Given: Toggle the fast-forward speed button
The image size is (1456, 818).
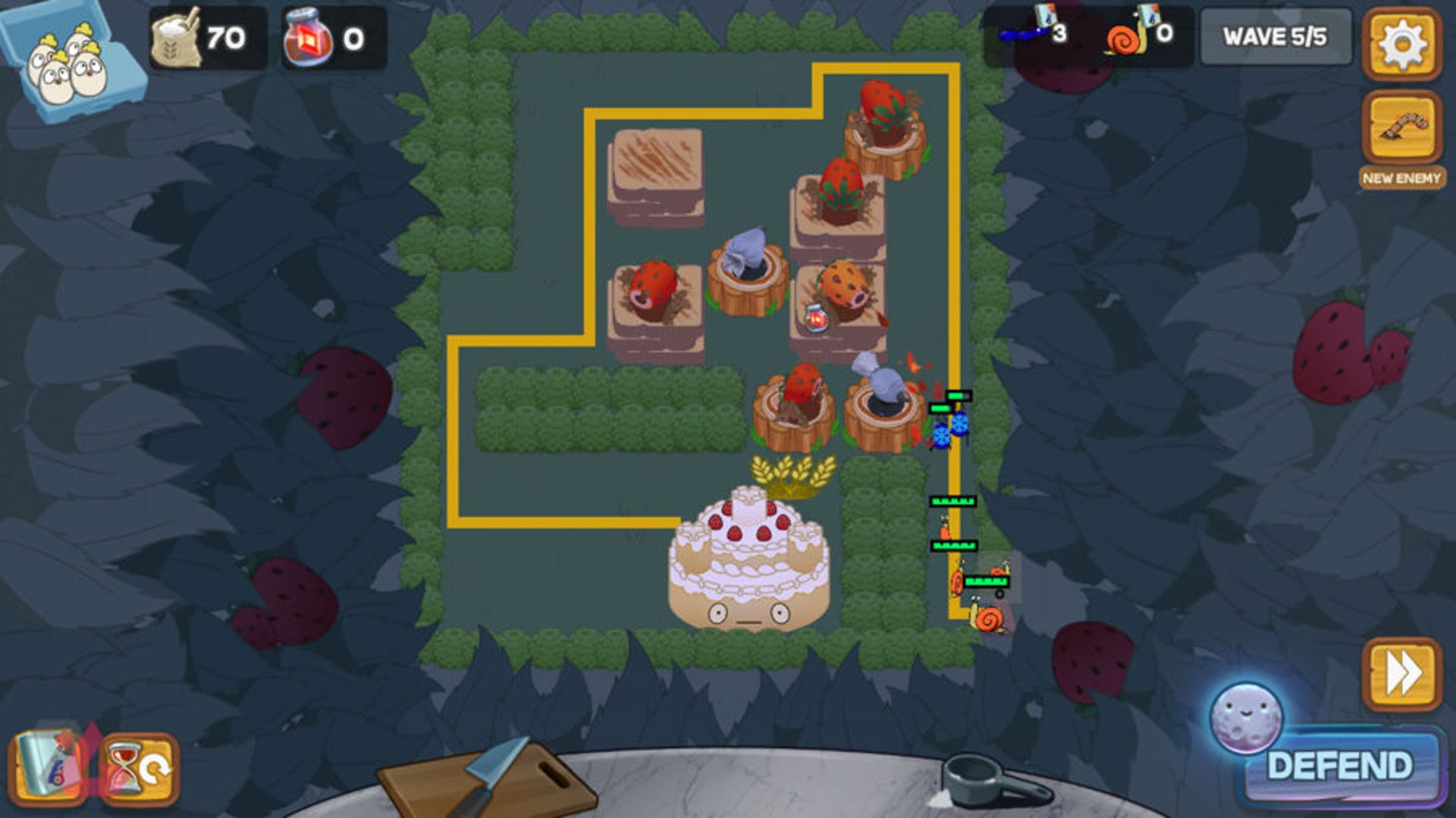Looking at the screenshot, I should pyautogui.click(x=1401, y=674).
